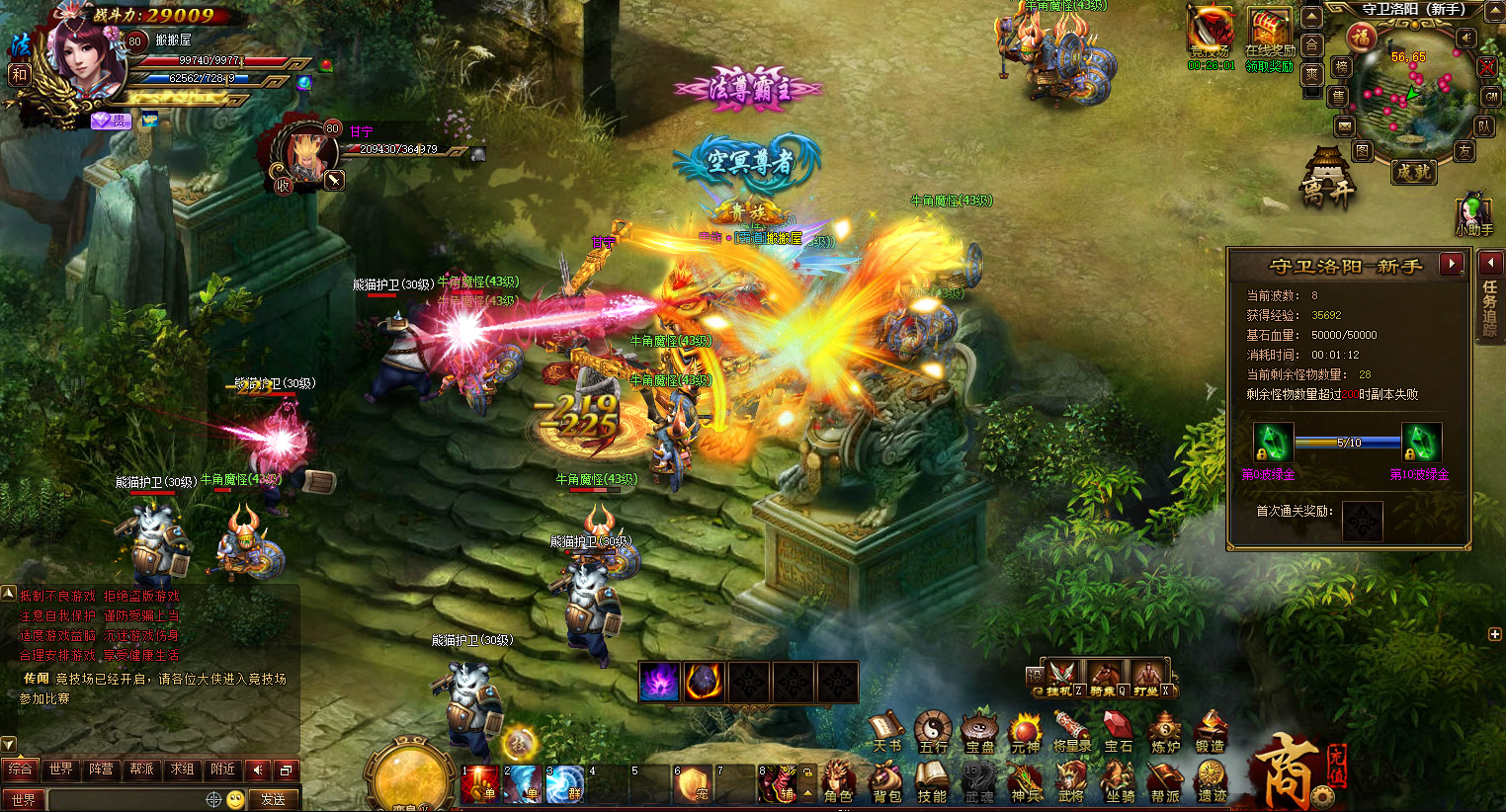Switch chat to the 帮派 guild tab
The height and width of the screenshot is (812, 1506).
point(141,769)
